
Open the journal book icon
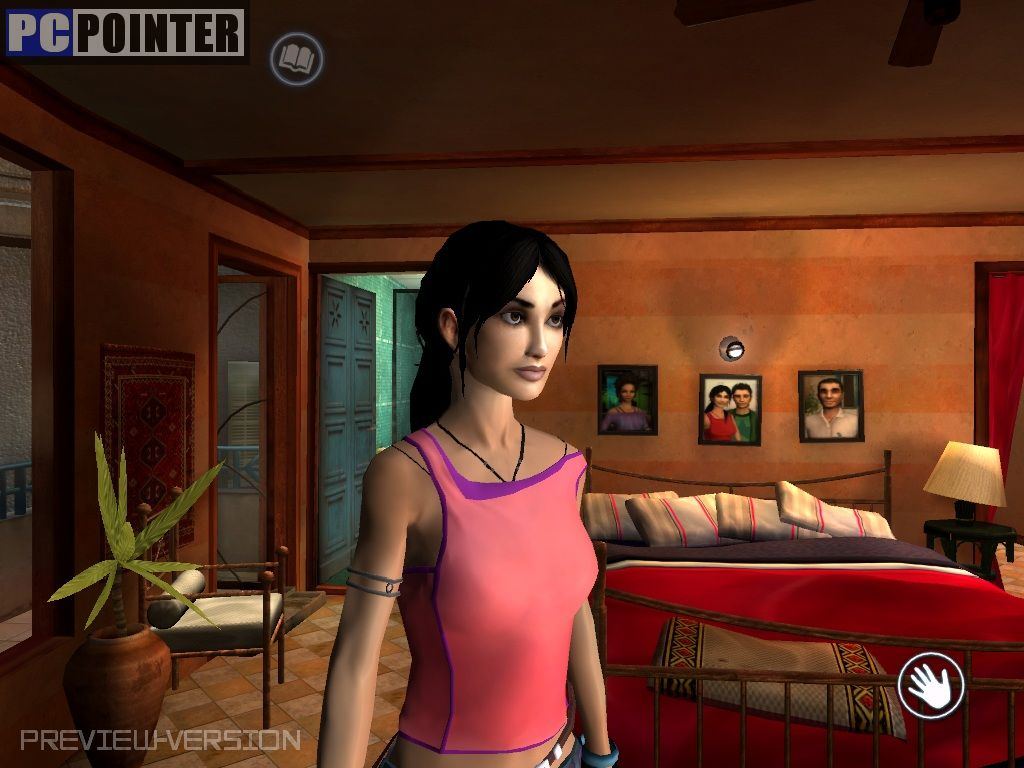tap(297, 59)
